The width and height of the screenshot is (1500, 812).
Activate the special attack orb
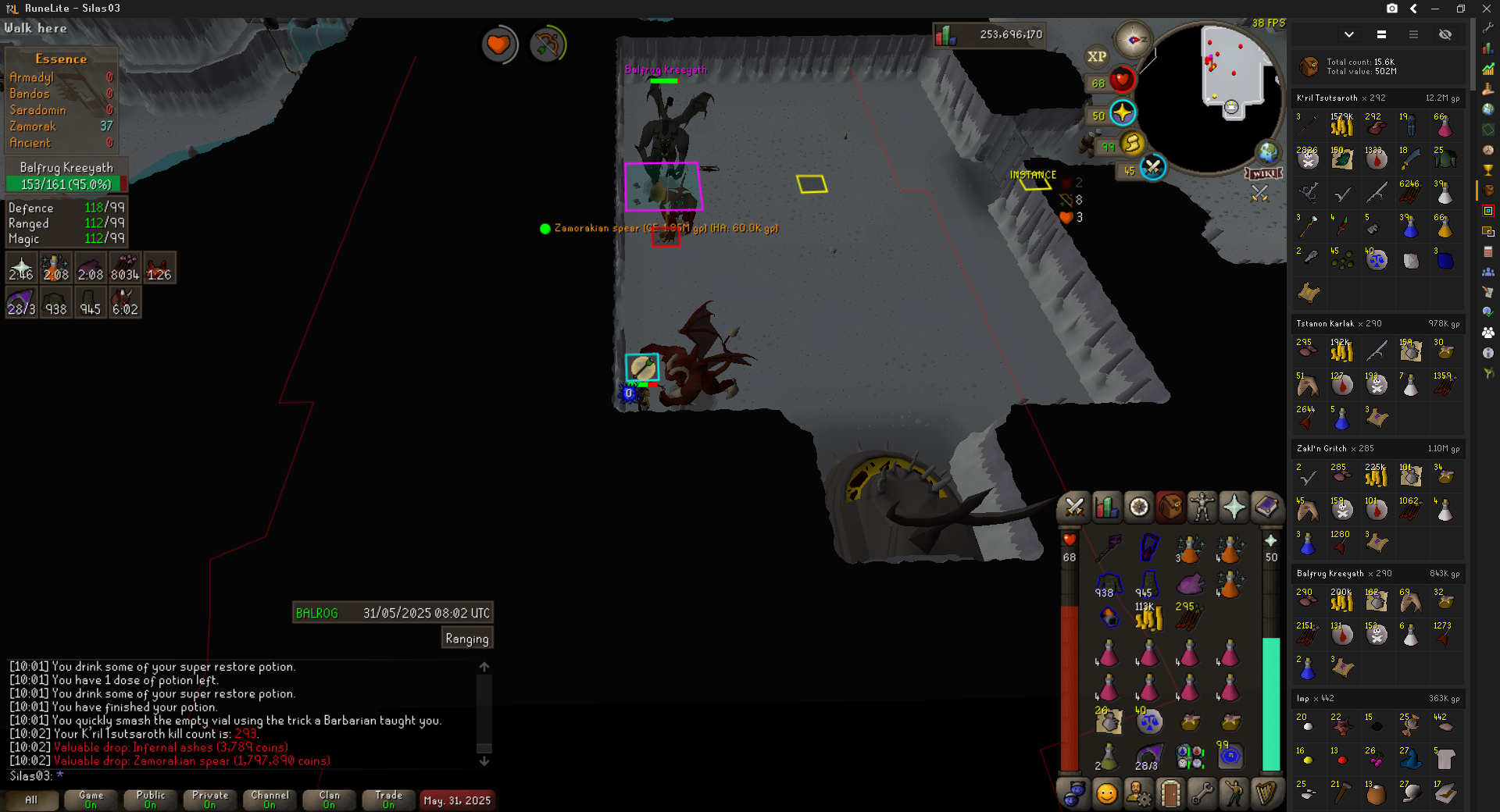click(1152, 167)
